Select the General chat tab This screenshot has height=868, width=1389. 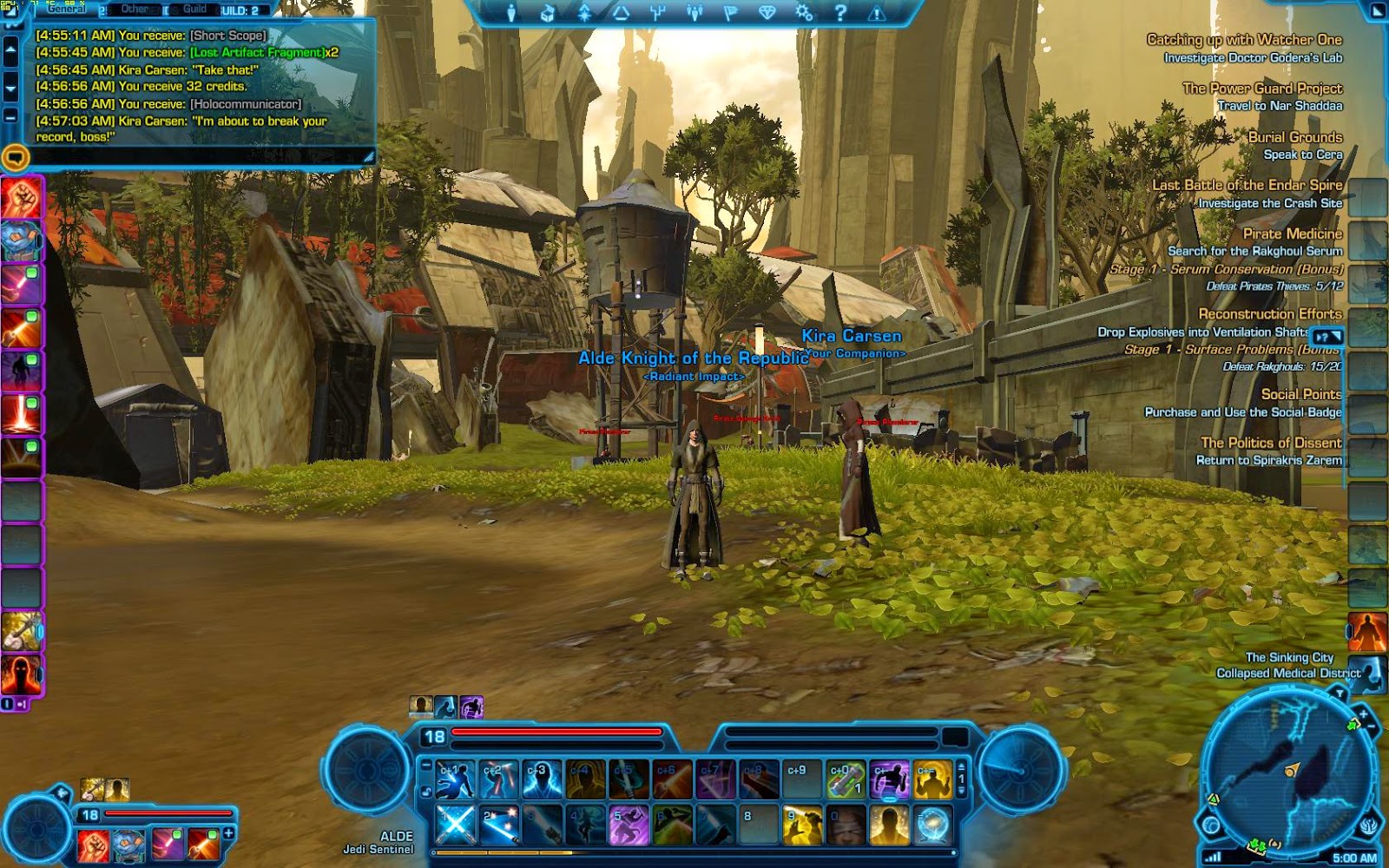click(x=67, y=10)
